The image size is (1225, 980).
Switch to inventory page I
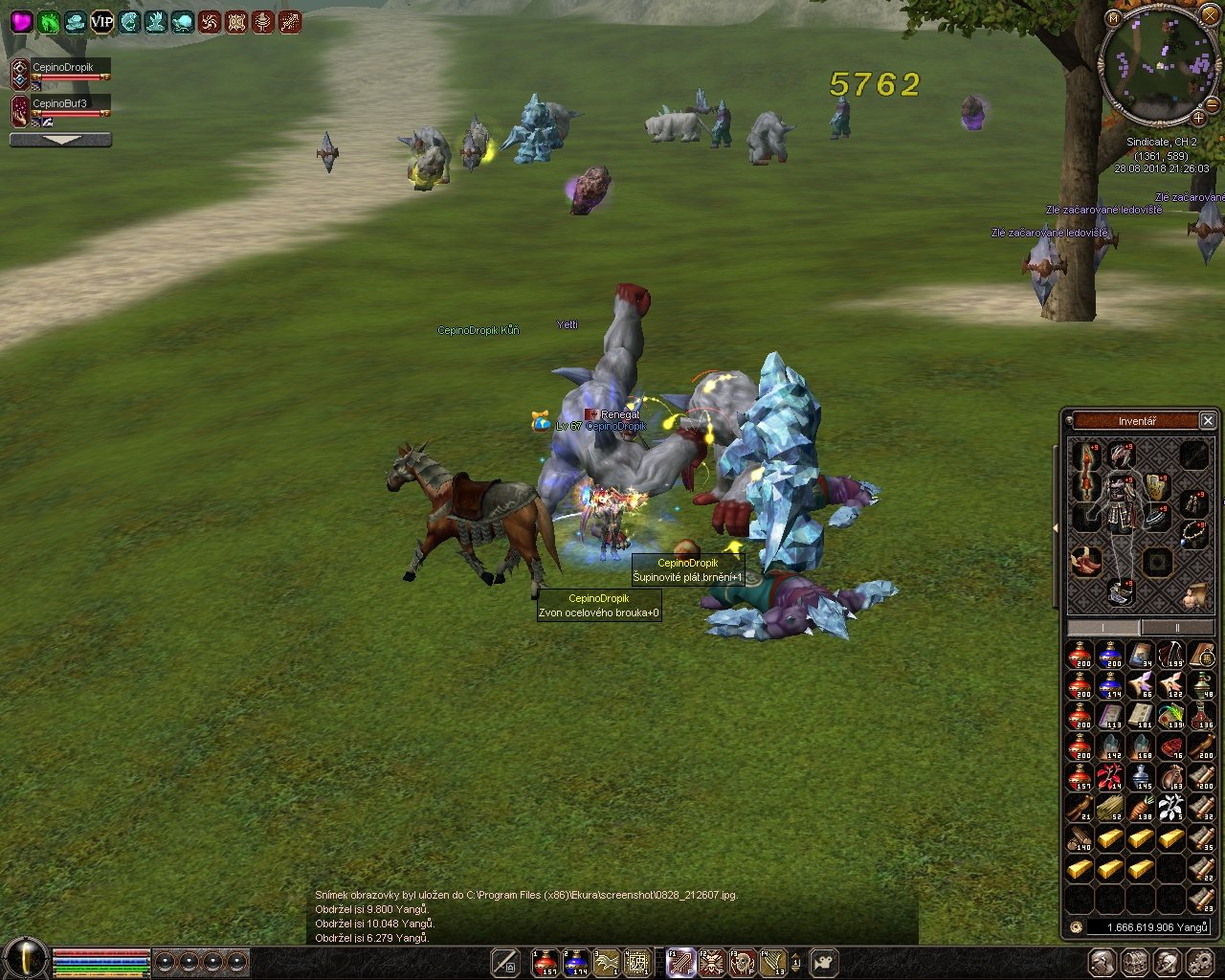click(1102, 627)
